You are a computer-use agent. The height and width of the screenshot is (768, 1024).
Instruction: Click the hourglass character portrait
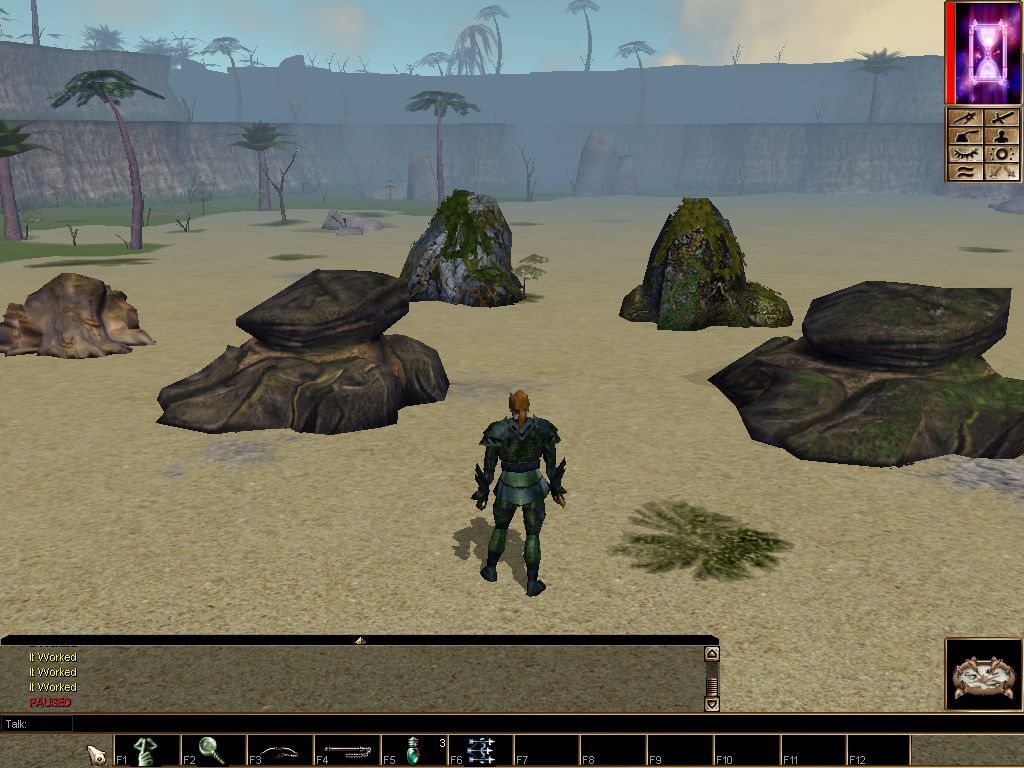(x=984, y=53)
